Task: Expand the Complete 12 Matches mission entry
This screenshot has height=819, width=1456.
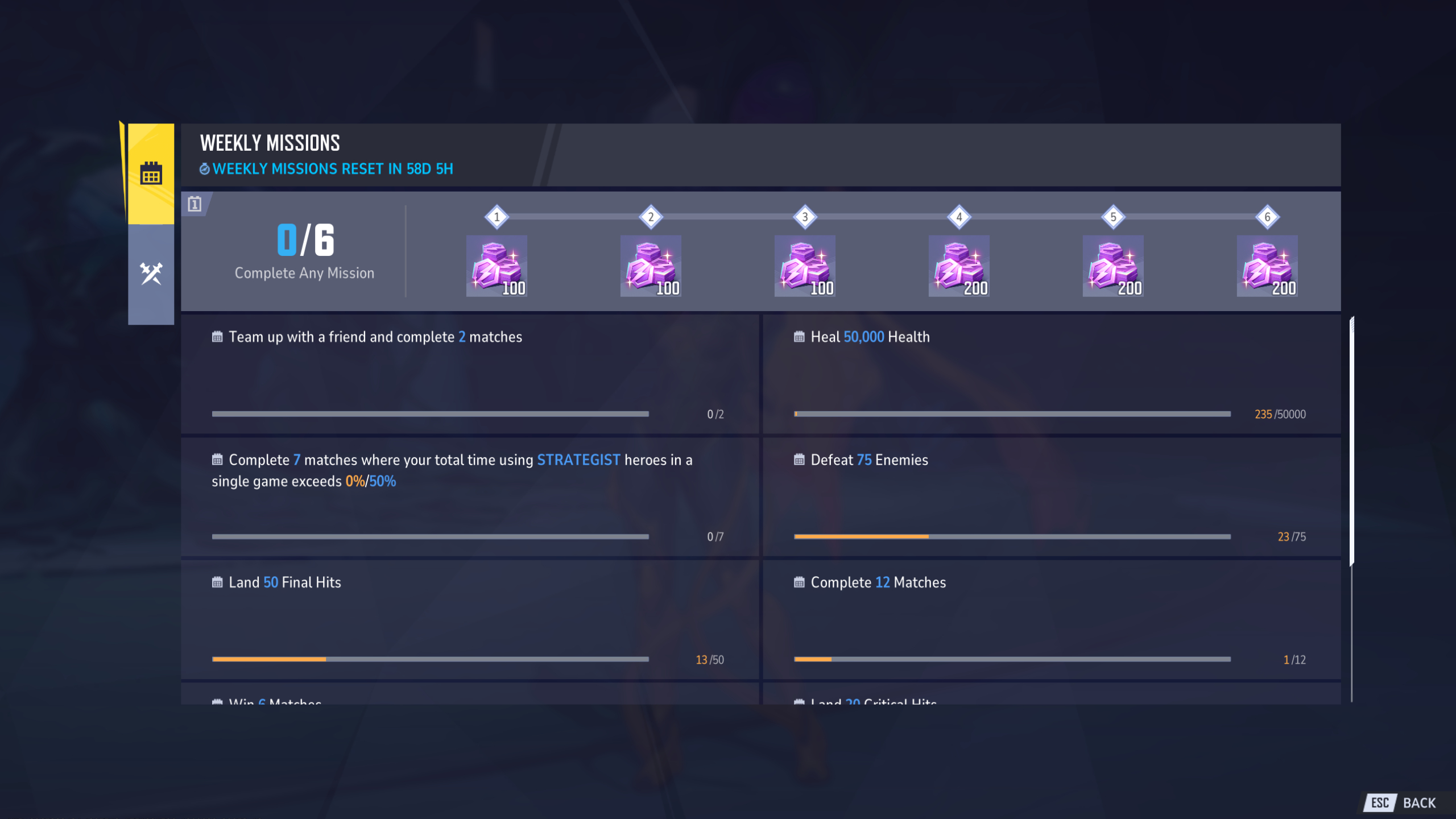Action: [1051, 620]
